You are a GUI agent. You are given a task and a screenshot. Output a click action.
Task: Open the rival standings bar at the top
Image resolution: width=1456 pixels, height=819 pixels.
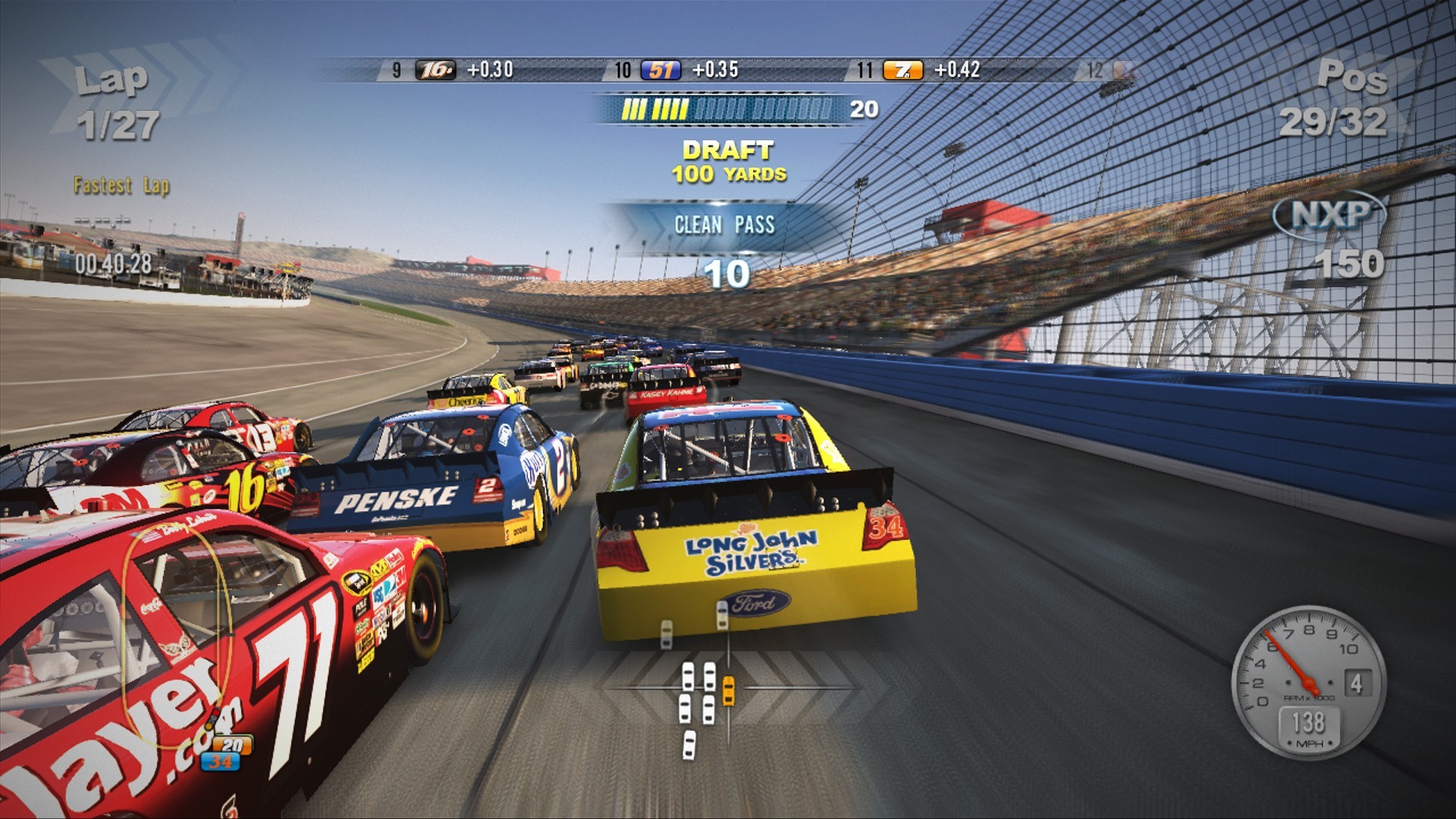[x=728, y=71]
